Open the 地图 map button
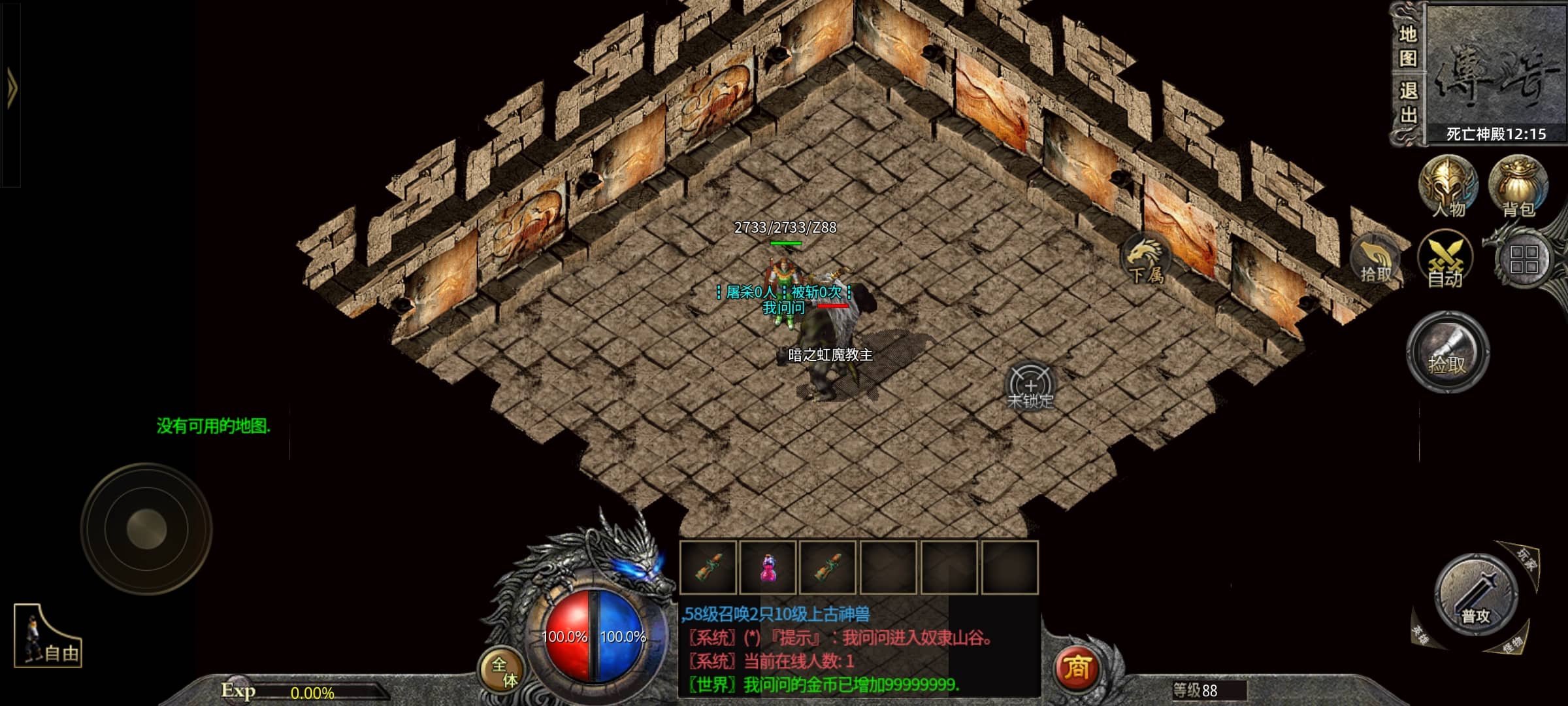Image resolution: width=1568 pixels, height=706 pixels. point(1407,46)
